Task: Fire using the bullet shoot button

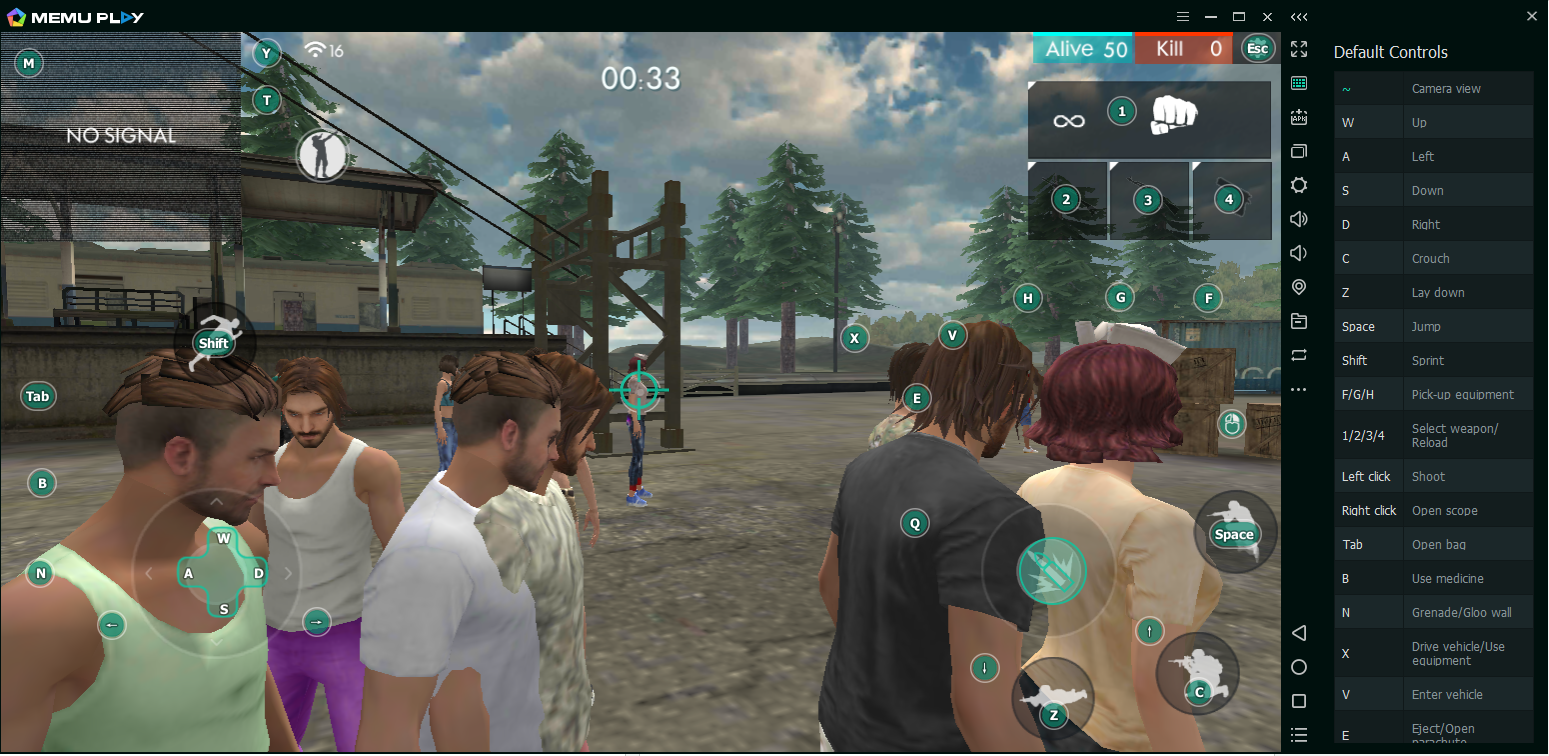Action: tap(1050, 570)
